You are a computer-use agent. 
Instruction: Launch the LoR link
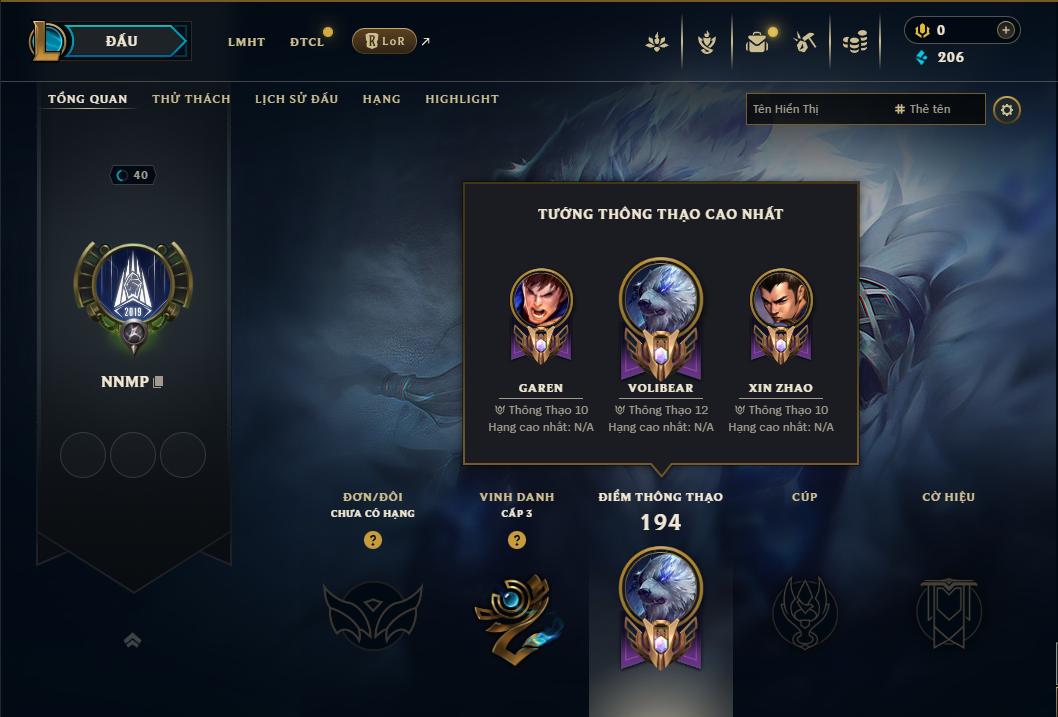pos(385,41)
